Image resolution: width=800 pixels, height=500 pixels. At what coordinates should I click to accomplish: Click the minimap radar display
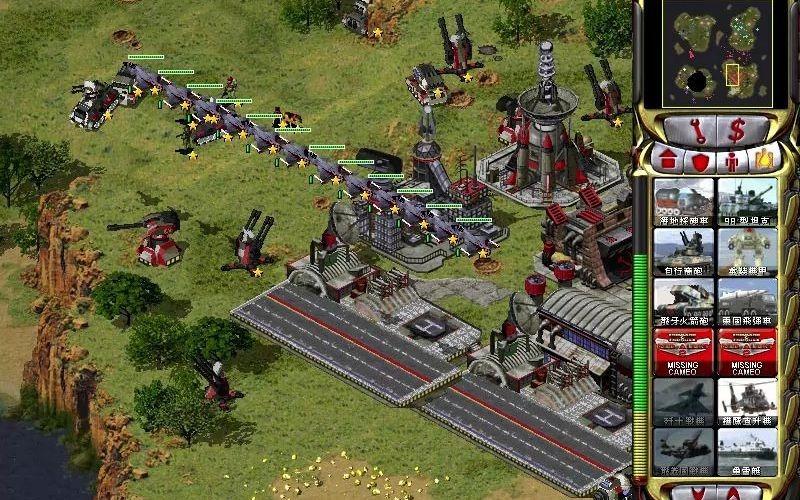click(718, 53)
